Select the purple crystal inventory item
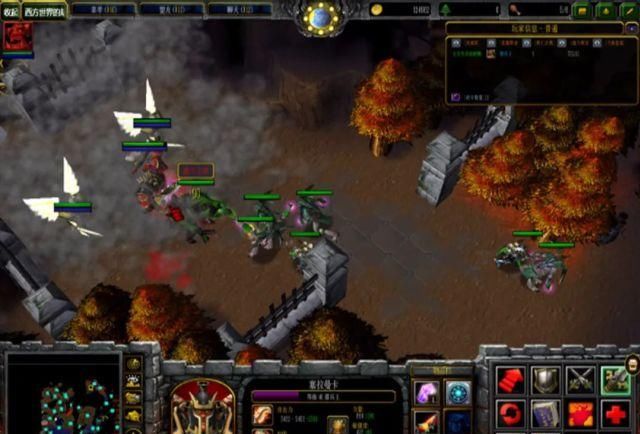The width and height of the screenshot is (640, 434). click(427, 392)
